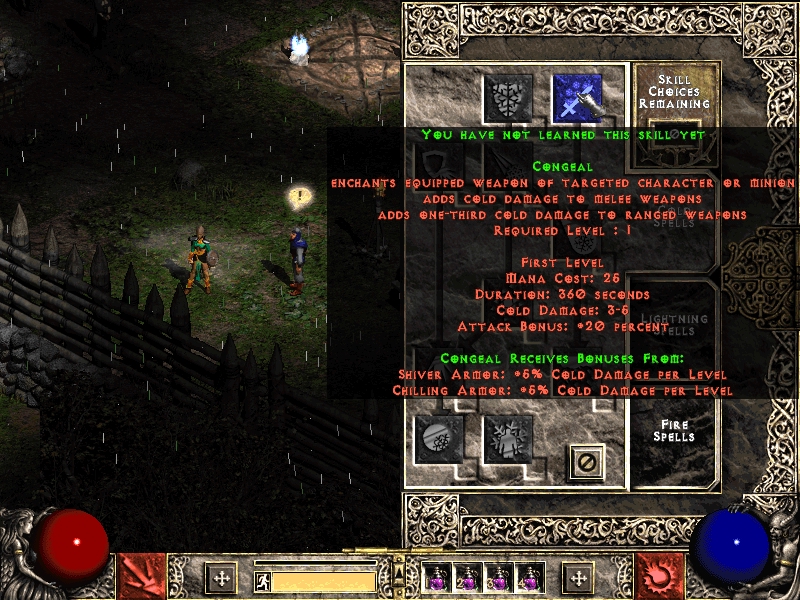Switch to the Fire Spells tab
The height and width of the screenshot is (600, 800).
tap(676, 432)
